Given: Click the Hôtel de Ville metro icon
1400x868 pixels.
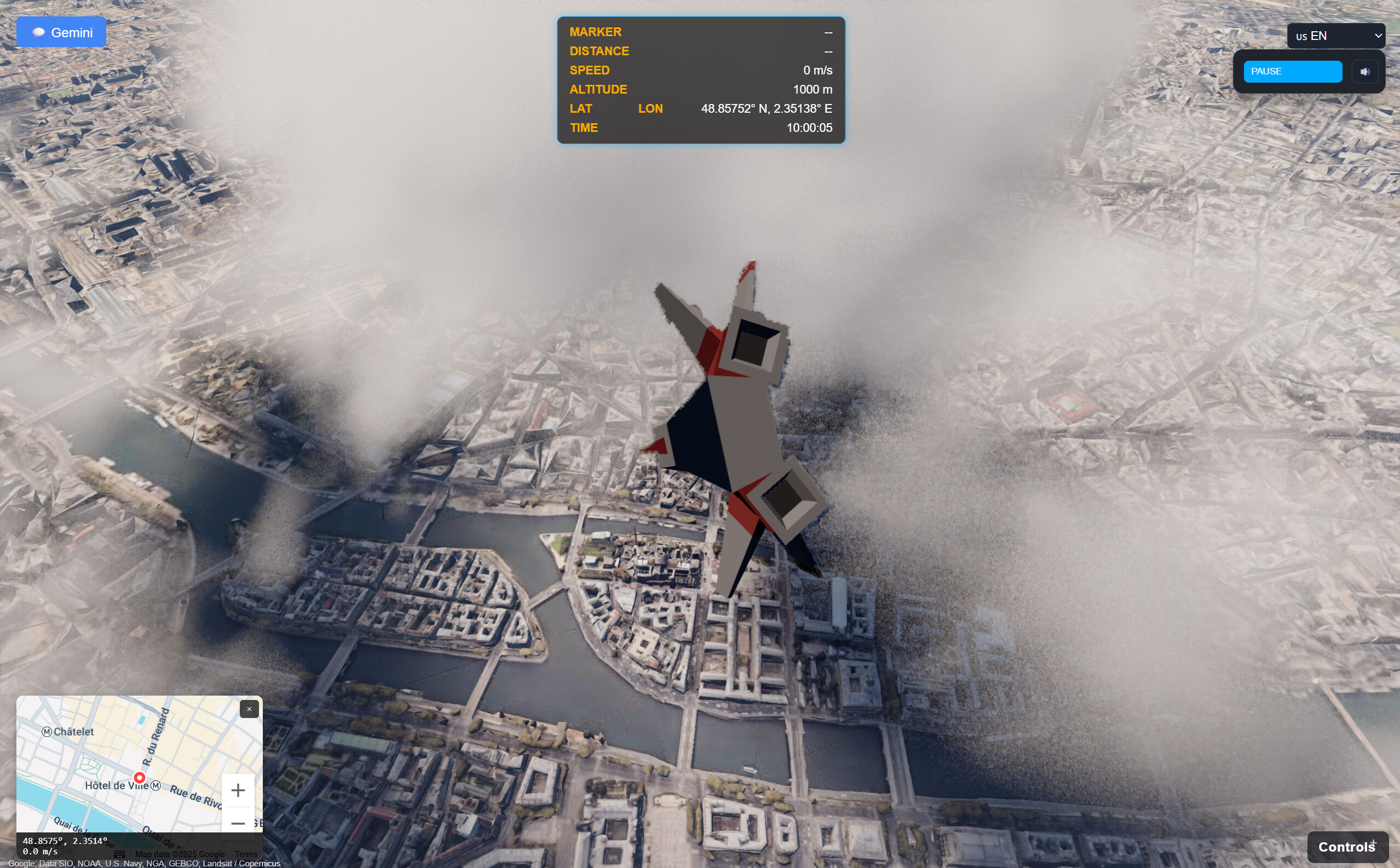Looking at the screenshot, I should (157, 786).
